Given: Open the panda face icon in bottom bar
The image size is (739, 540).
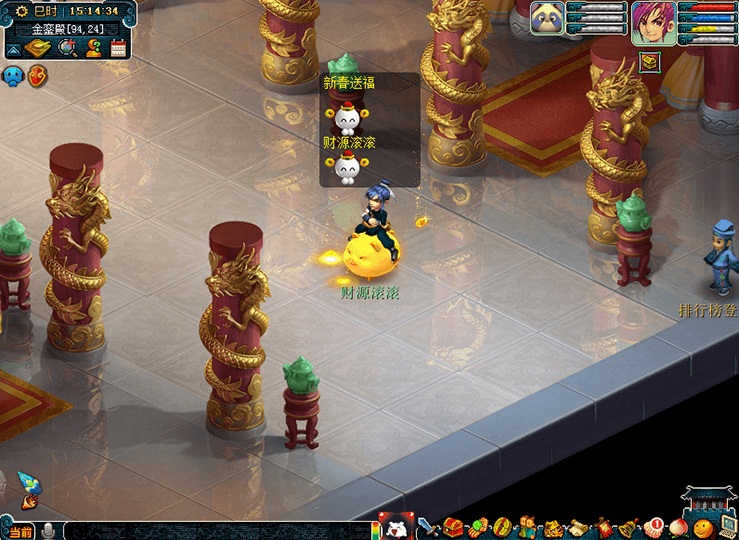Looking at the screenshot, I should (x=397, y=527).
